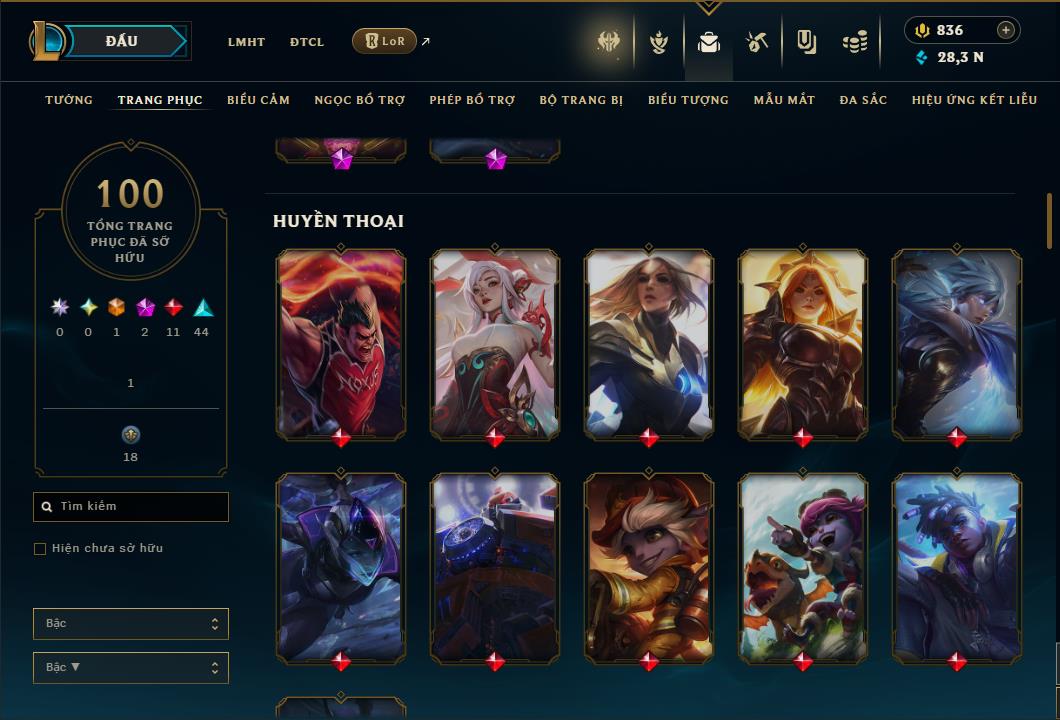Open the upper Bậc dropdown
Viewport: 1060px width, 720px height.
click(131, 624)
